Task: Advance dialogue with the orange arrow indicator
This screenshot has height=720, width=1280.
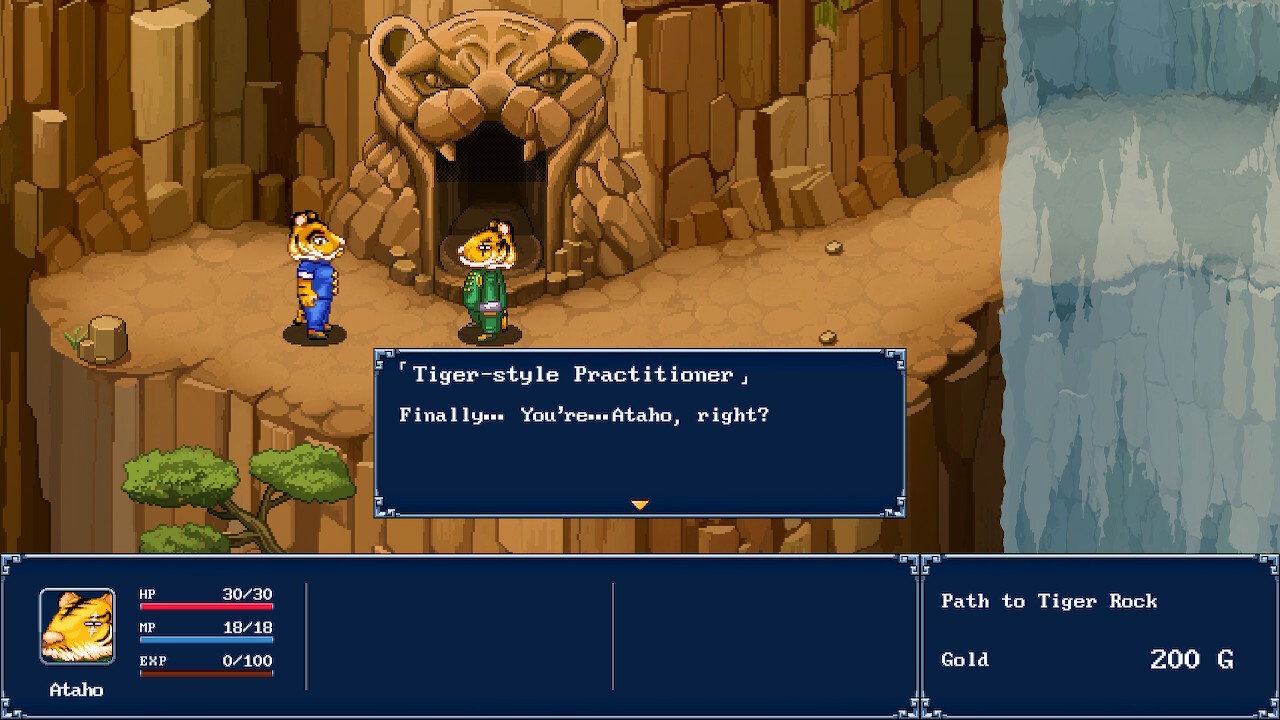Action: coord(640,505)
